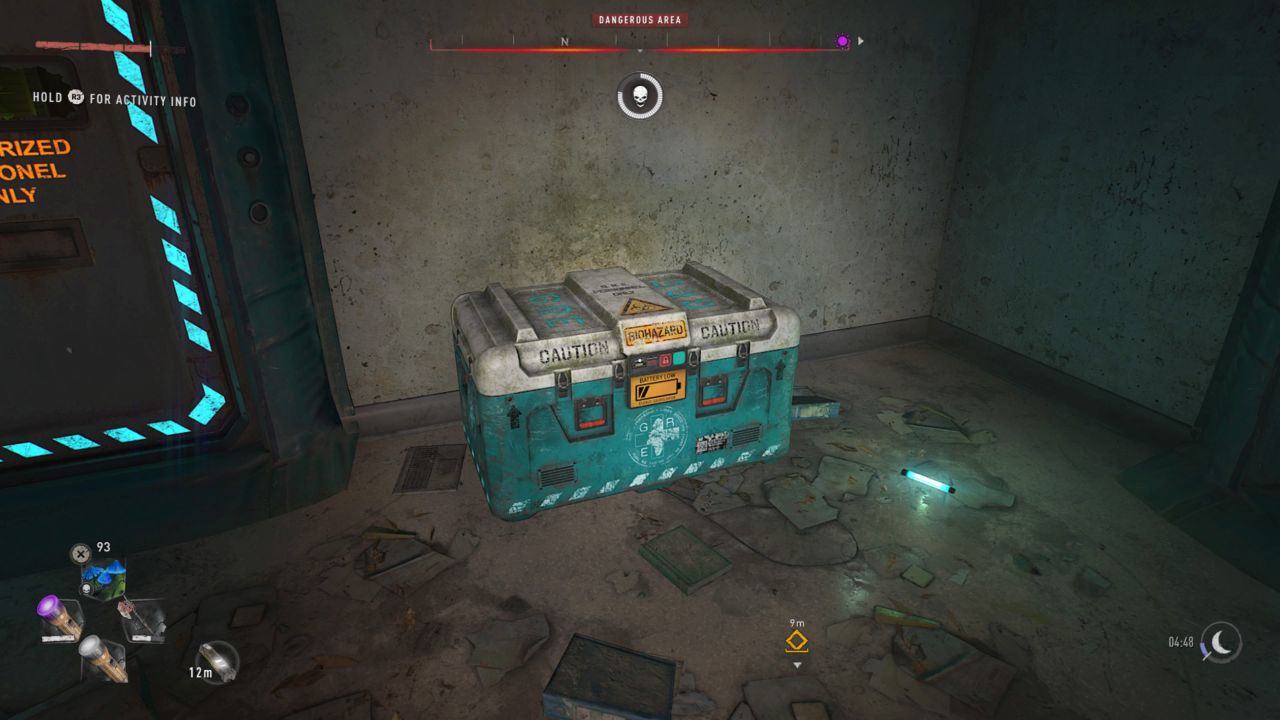Click the DANGEROUS AREA banner at the top
This screenshot has height=720, width=1280.
tap(640, 19)
